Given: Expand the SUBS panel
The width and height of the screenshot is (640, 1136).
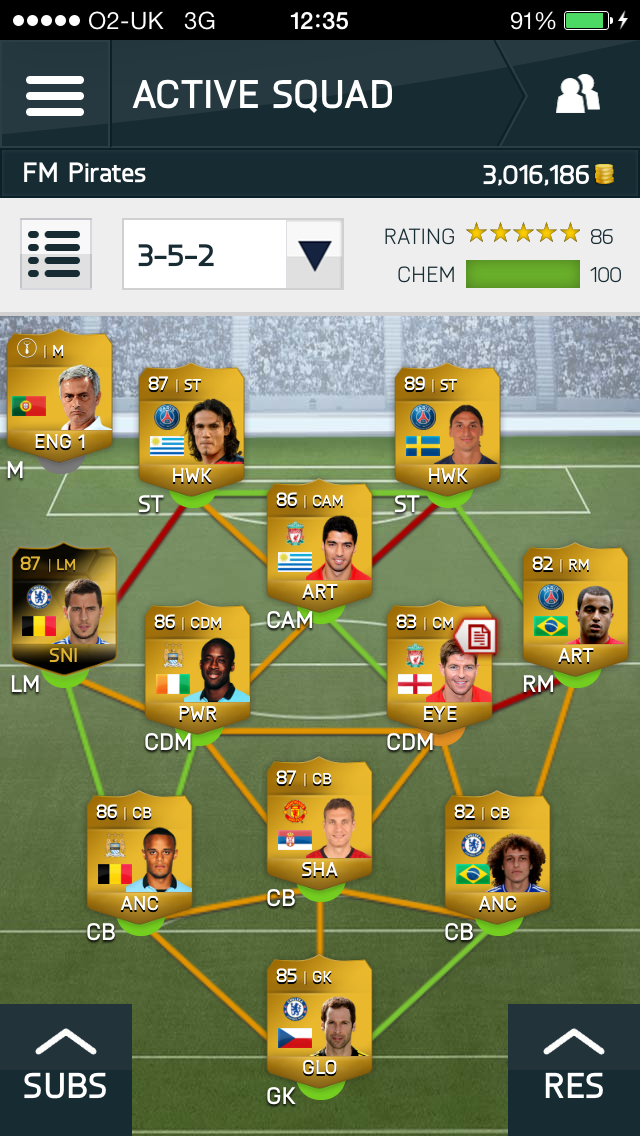Looking at the screenshot, I should point(65,1069).
